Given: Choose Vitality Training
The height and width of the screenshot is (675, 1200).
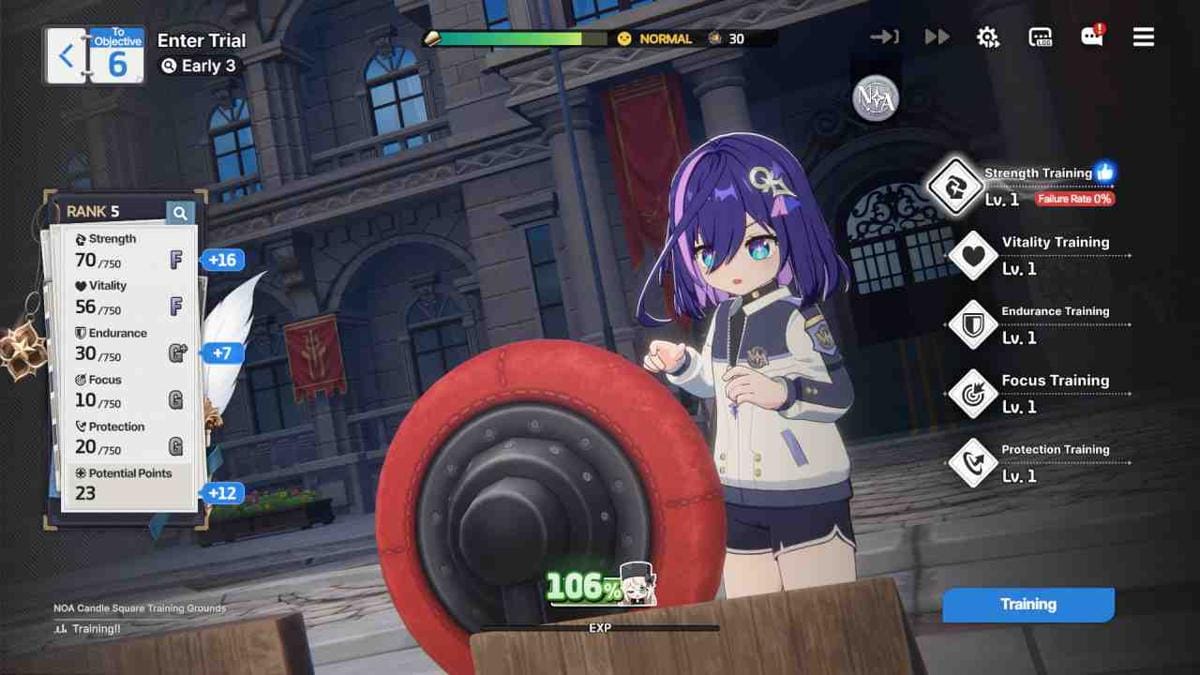Looking at the screenshot, I should 973,255.
